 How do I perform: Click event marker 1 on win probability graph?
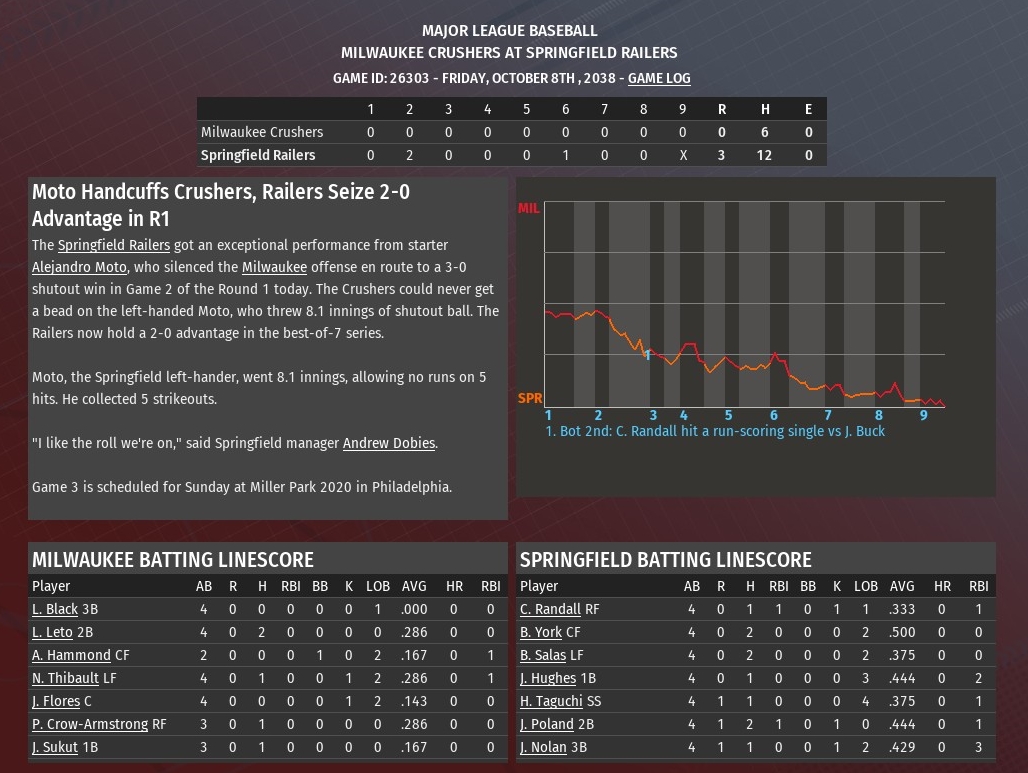tap(648, 355)
